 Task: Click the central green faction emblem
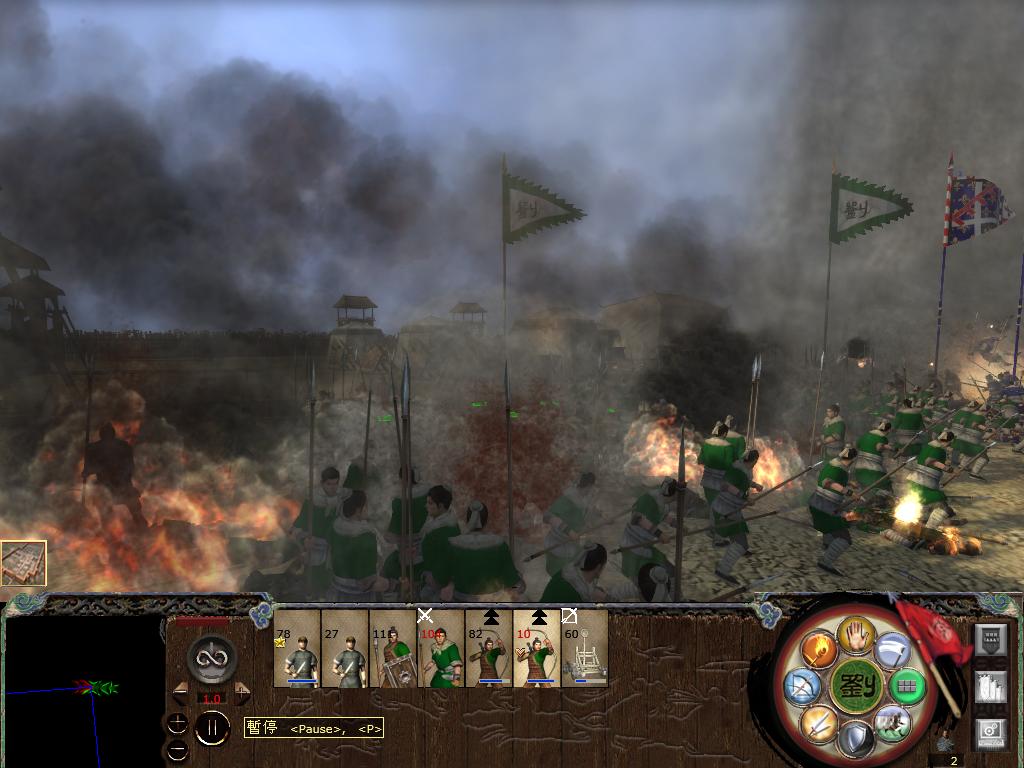tap(855, 687)
